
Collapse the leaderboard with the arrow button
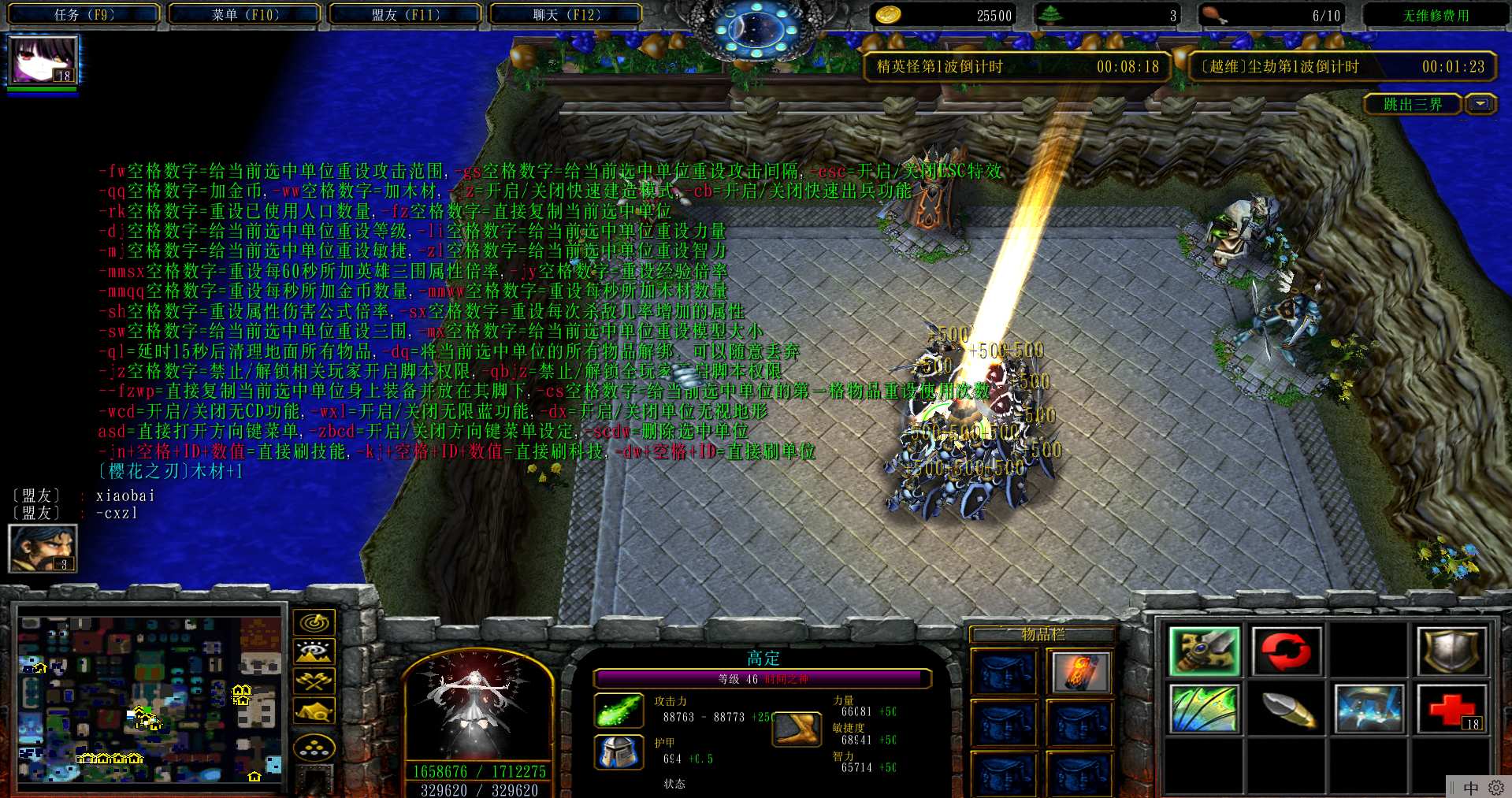coord(1480,104)
